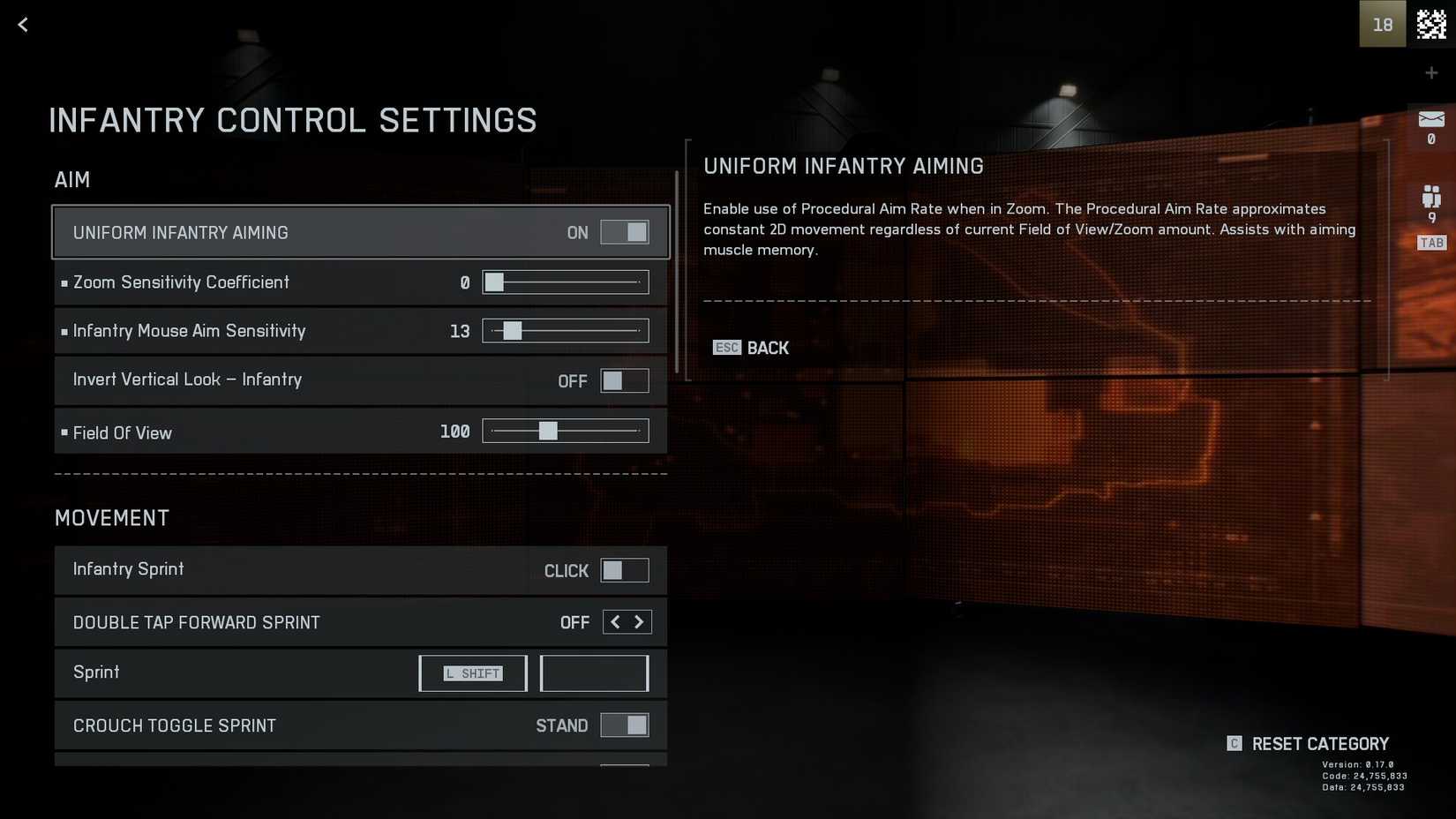Viewport: 1456px width, 819px height.
Task: Select the Aim section header
Action: pos(72,179)
